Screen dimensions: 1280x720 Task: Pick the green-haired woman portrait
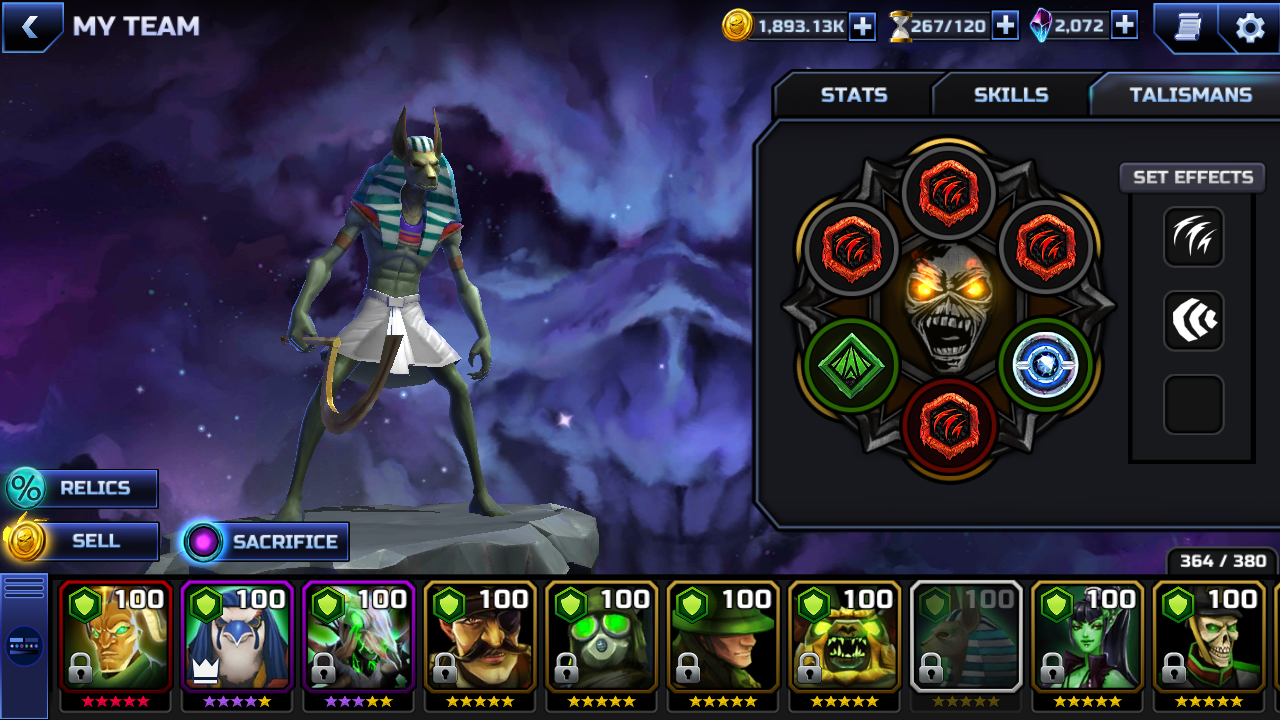1088,637
